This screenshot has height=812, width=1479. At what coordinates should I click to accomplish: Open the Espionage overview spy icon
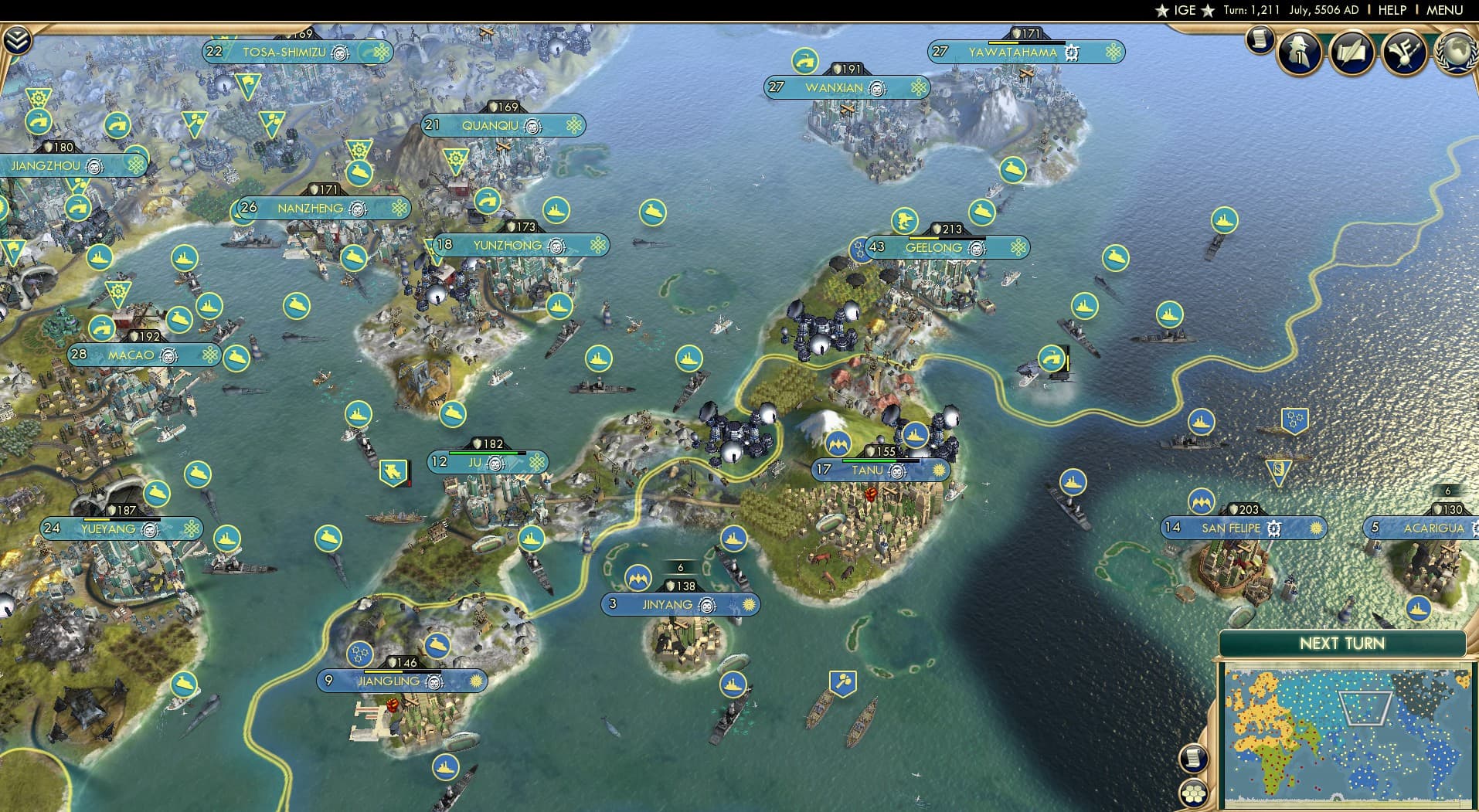[1299, 52]
